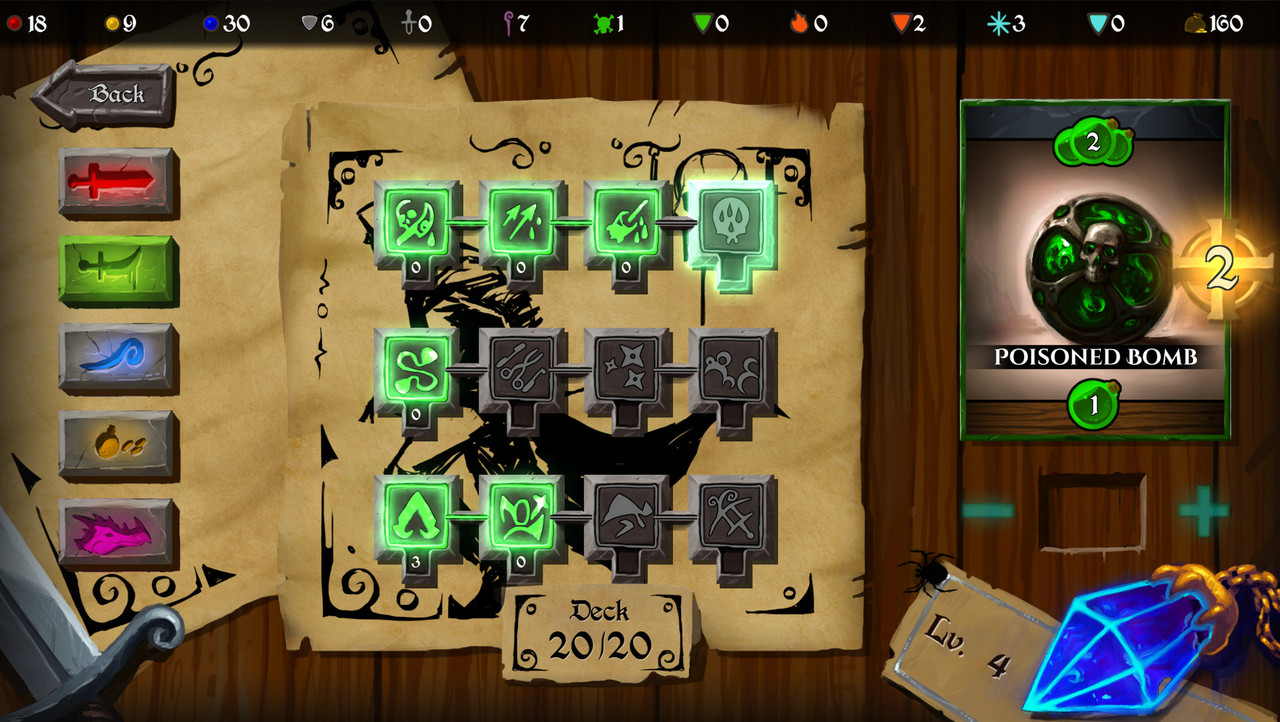1280x722 pixels.
Task: Open the blue wind swirl category
Action: point(118,356)
